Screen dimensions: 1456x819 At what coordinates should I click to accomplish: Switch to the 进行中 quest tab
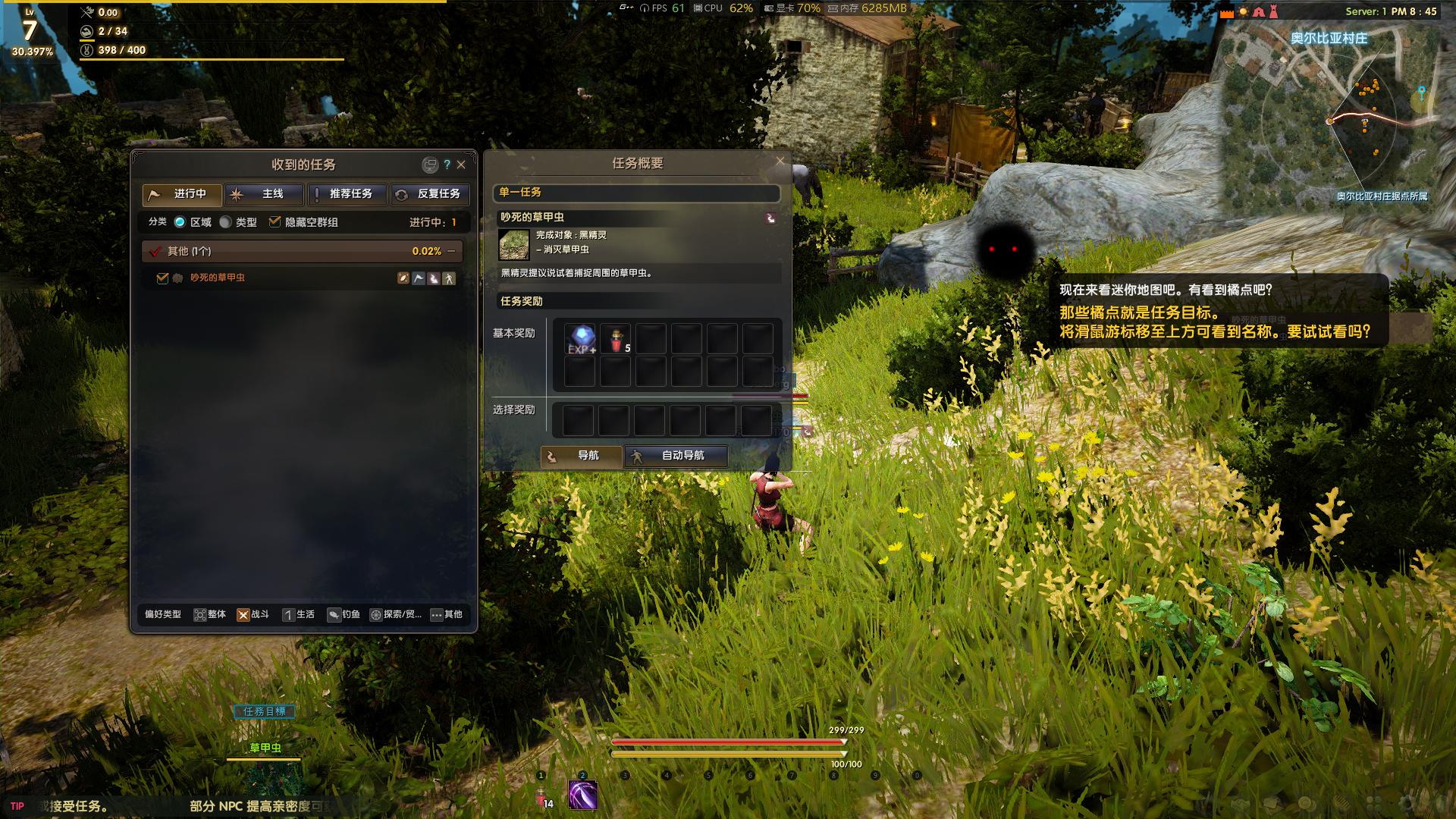coord(182,194)
